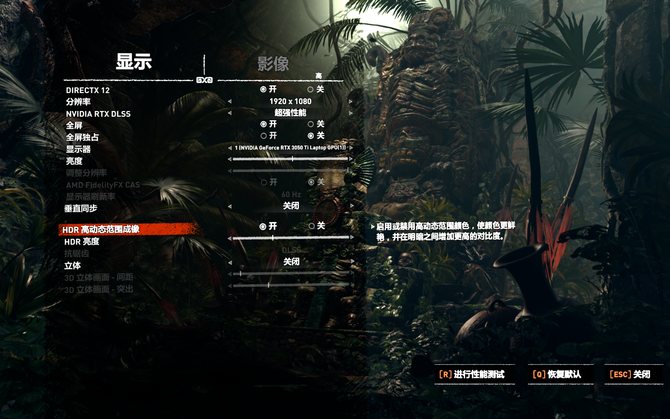Change the NVIDIA RTX DLSS 超强性能 mode
This screenshot has height=419, width=670.
point(290,113)
